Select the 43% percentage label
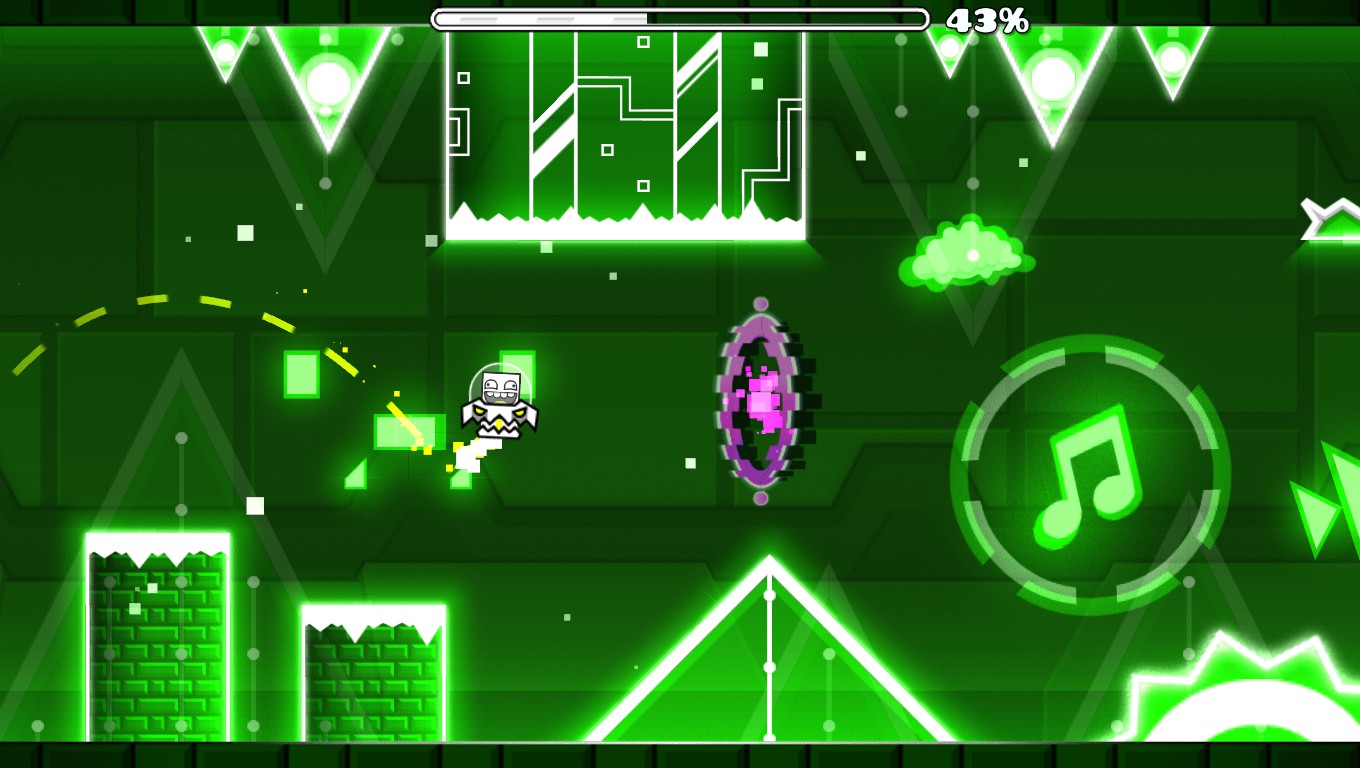 pos(987,19)
